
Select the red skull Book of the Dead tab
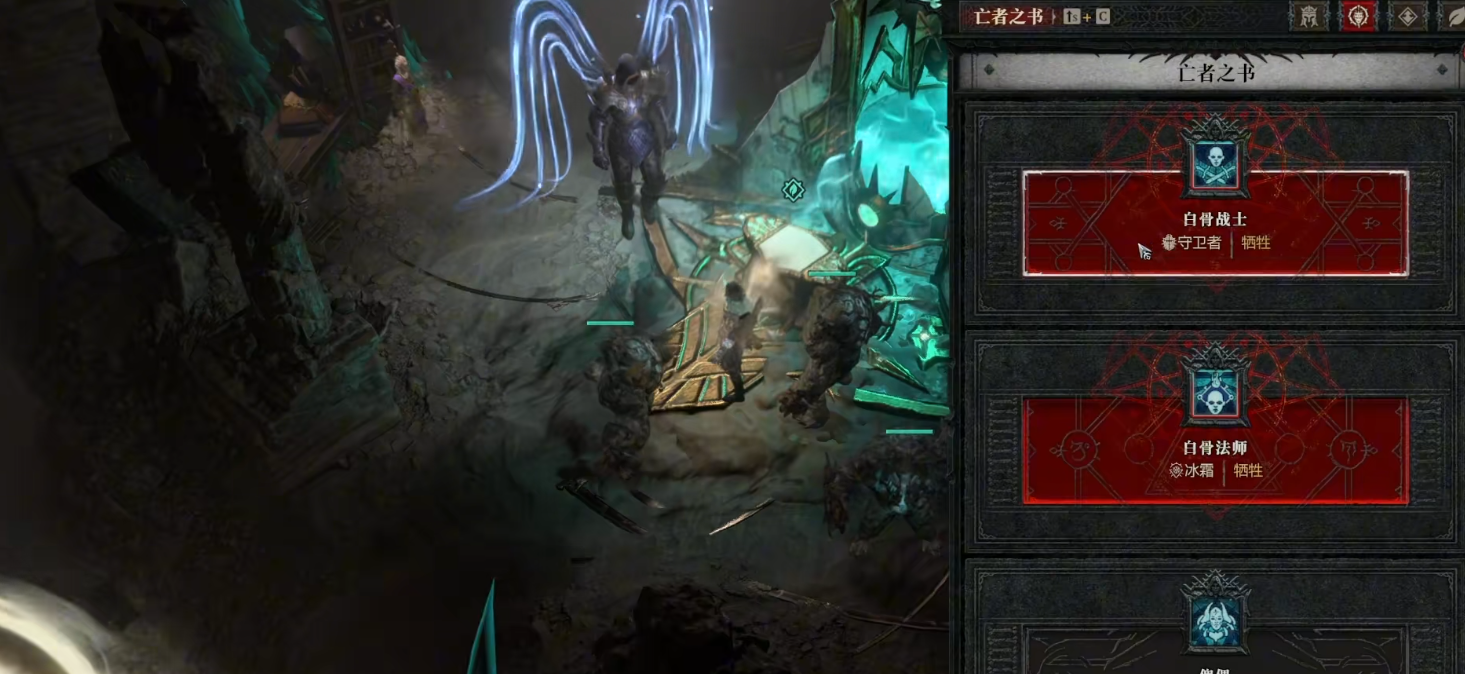click(1359, 16)
